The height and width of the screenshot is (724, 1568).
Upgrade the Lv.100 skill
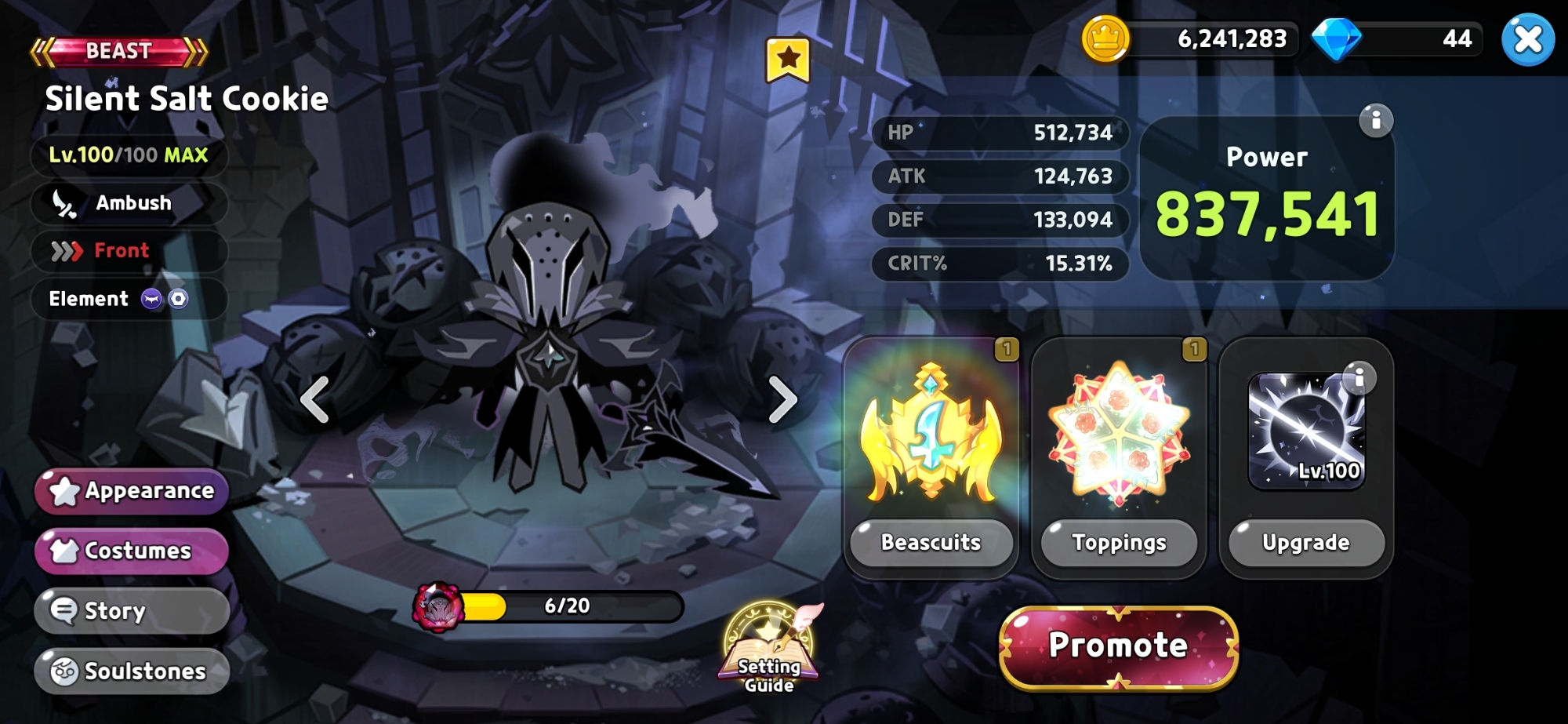pyautogui.click(x=1306, y=543)
